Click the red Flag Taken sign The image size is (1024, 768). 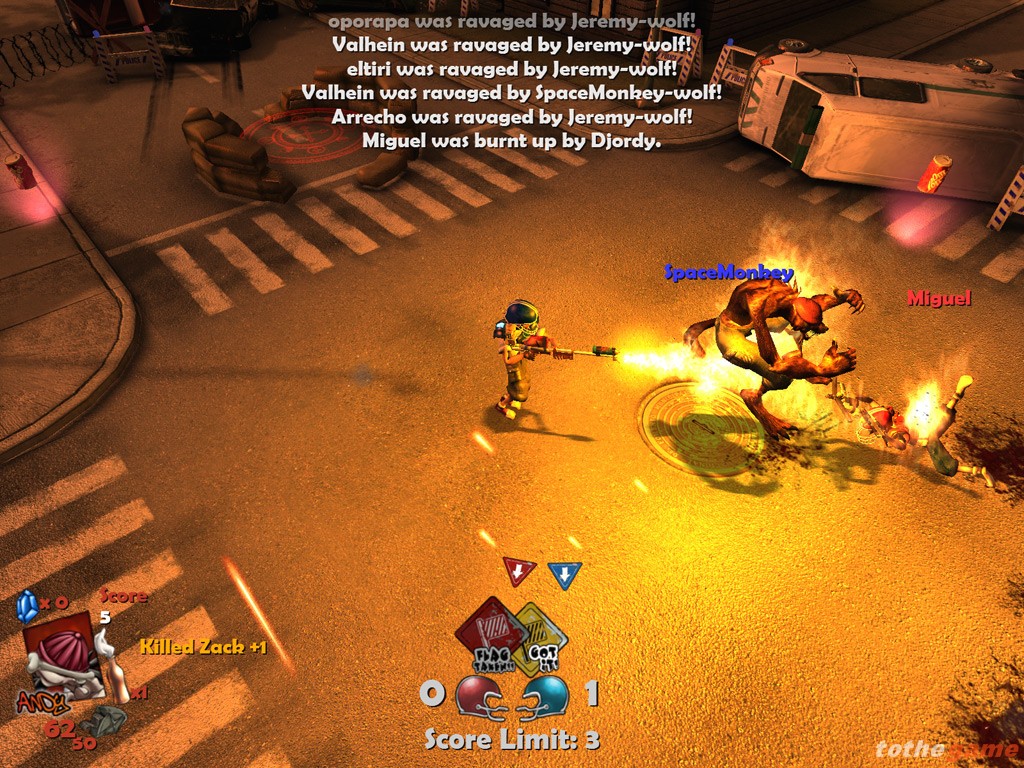[489, 632]
